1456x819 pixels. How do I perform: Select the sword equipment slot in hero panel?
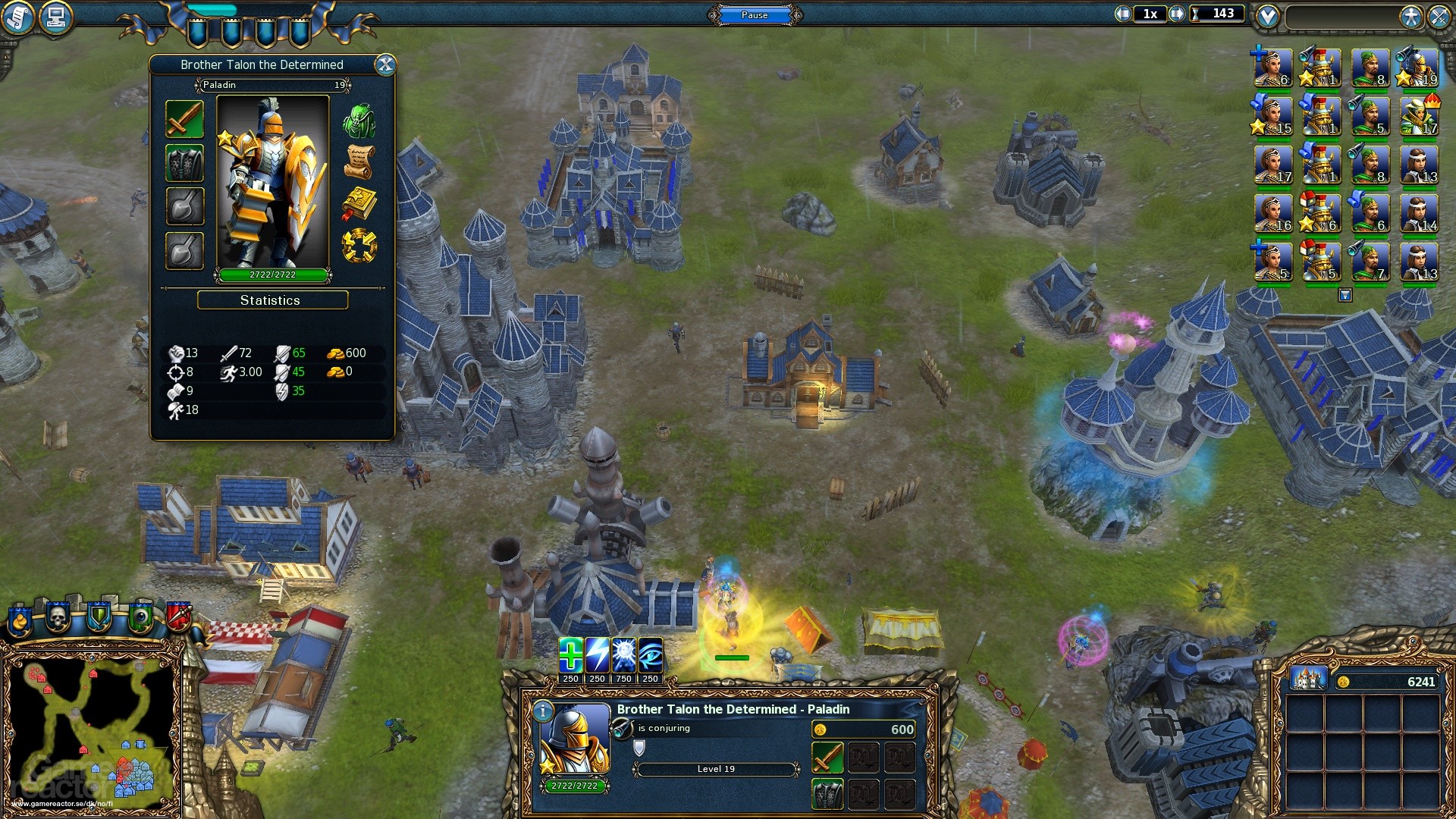coord(184,120)
